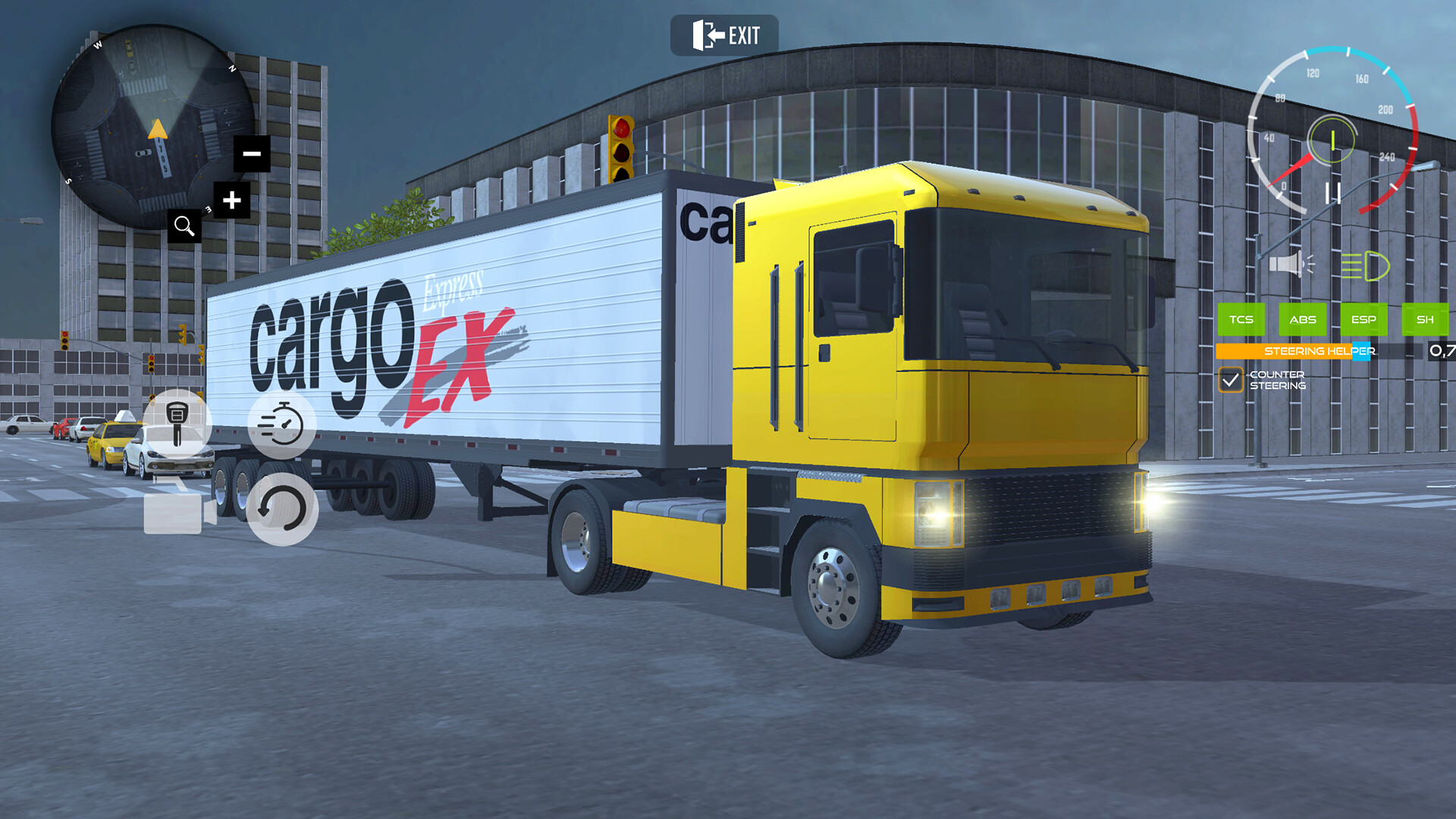This screenshot has height=819, width=1456.
Task: Select the minimap compass North marker
Action: [231, 70]
